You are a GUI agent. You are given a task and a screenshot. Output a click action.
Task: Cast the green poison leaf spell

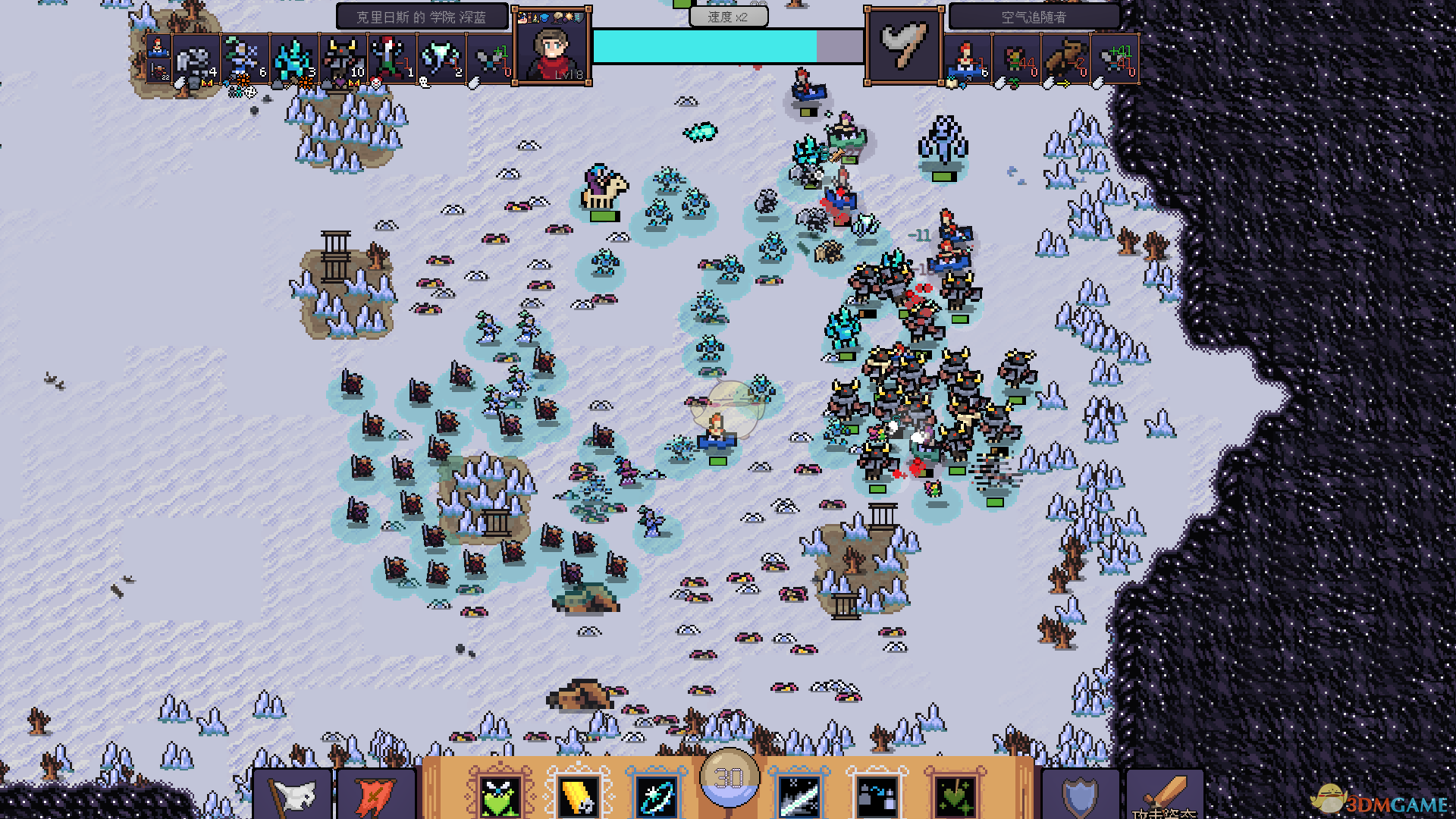coord(955,794)
